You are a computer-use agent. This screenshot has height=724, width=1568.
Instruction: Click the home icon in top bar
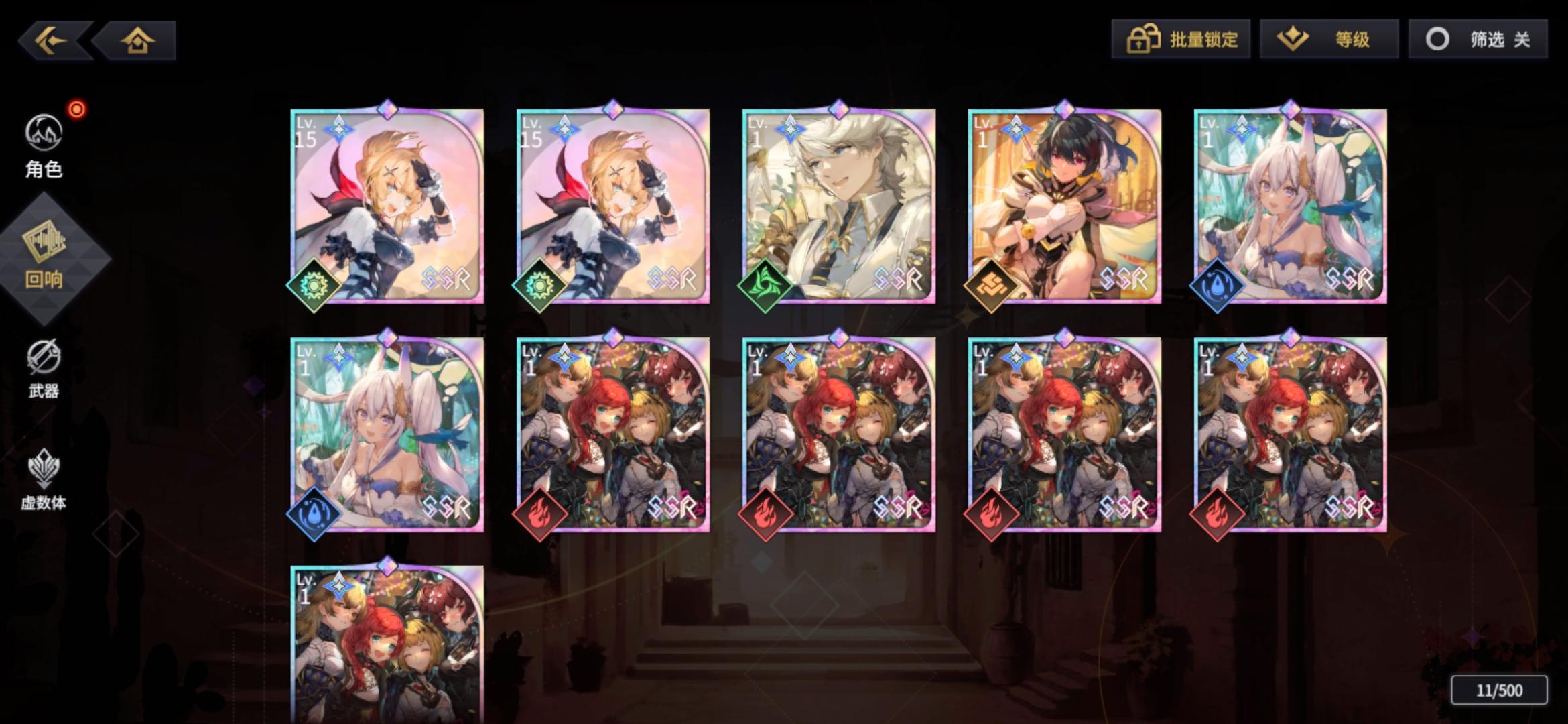pyautogui.click(x=137, y=40)
